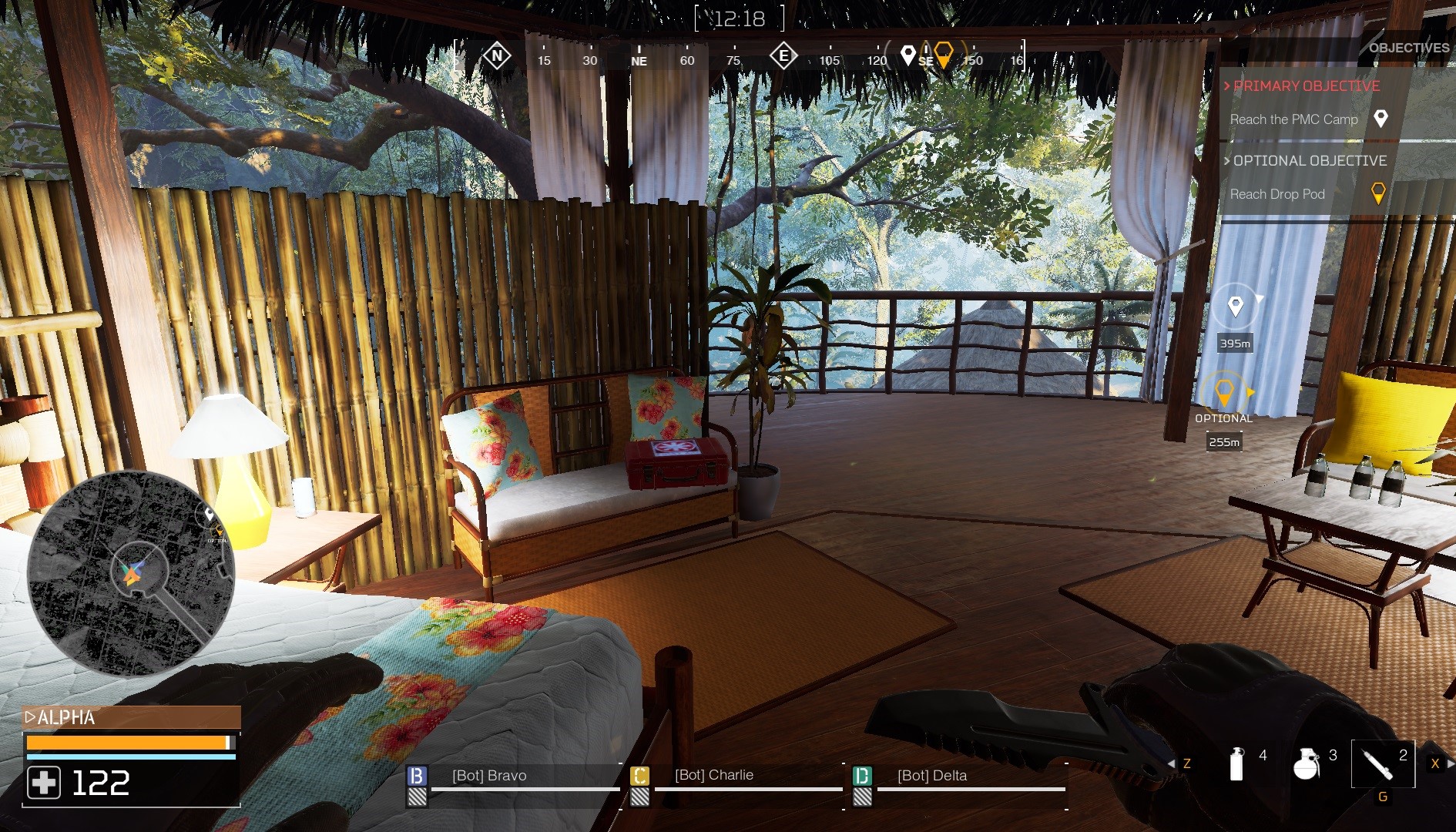Select the frag grenade slot
Viewport: 1456px width, 832px height.
coord(1306,763)
